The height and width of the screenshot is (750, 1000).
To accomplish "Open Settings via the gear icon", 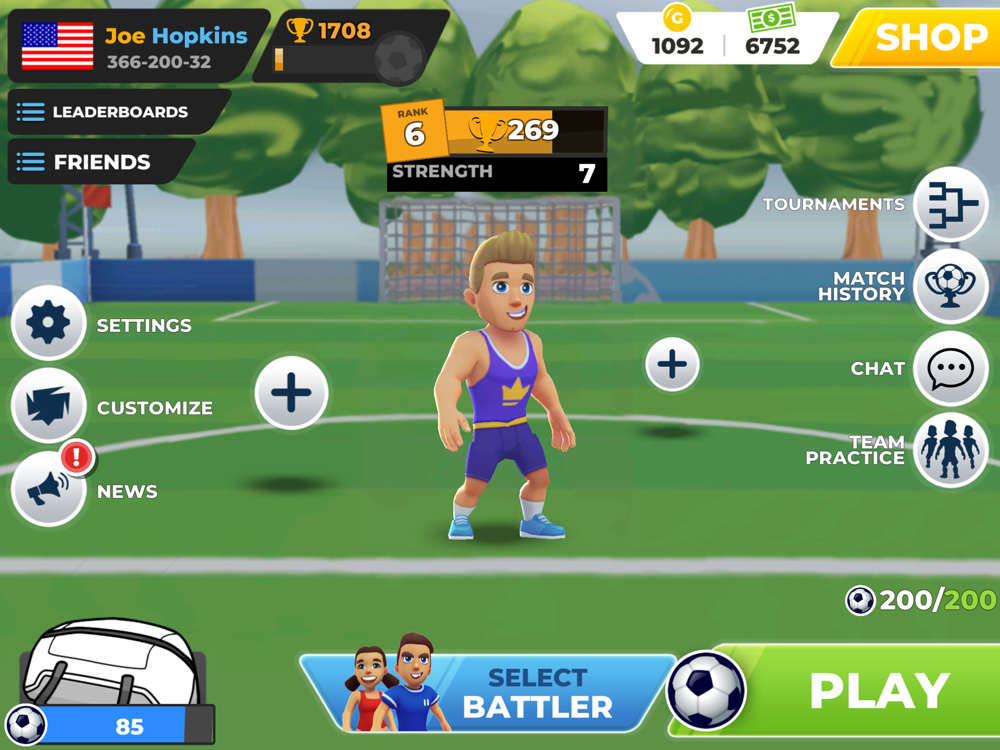I will (x=48, y=324).
